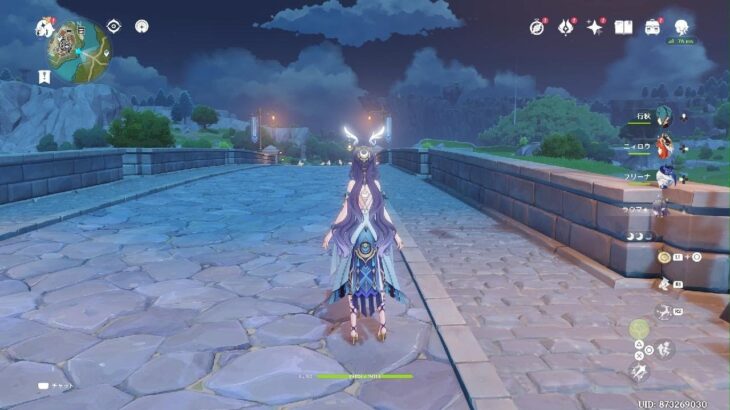Open the adventurer handbook book icon
730x410 pixels.
tap(623, 27)
